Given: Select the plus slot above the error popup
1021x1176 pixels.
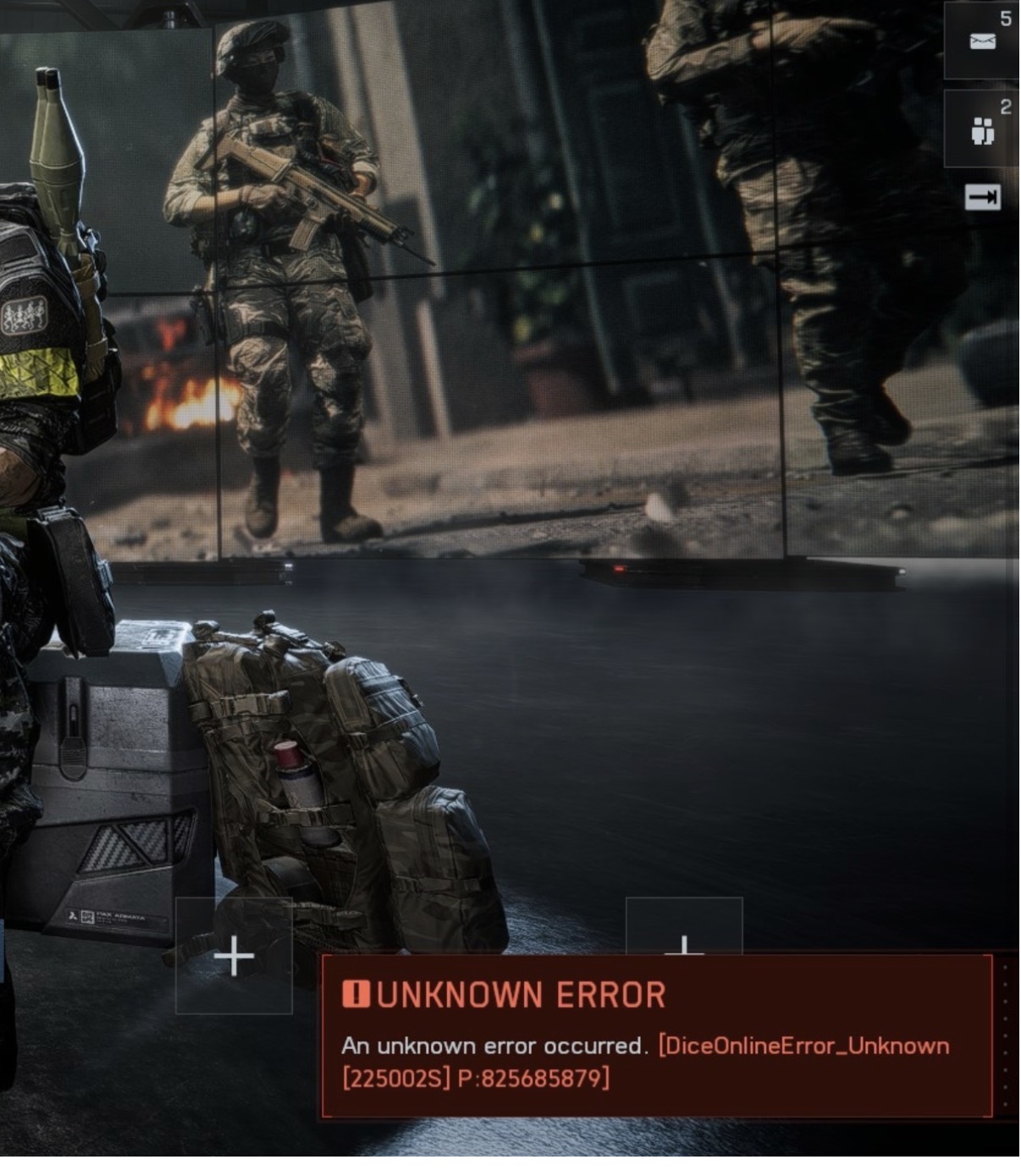Looking at the screenshot, I should pyautogui.click(x=684, y=929).
